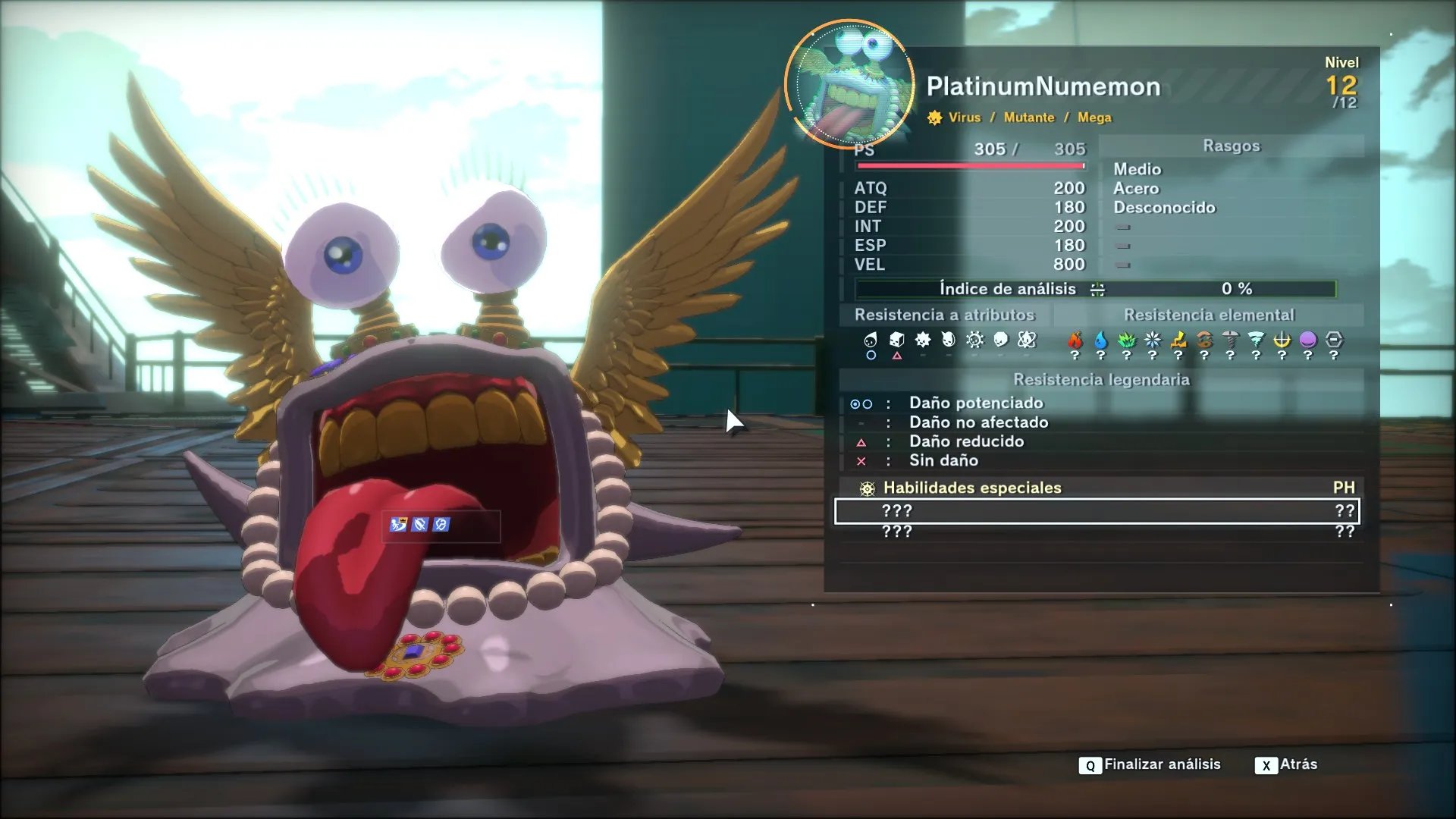Click the fire elemental resistance icon
This screenshot has height=819, width=1456.
[x=1075, y=340]
